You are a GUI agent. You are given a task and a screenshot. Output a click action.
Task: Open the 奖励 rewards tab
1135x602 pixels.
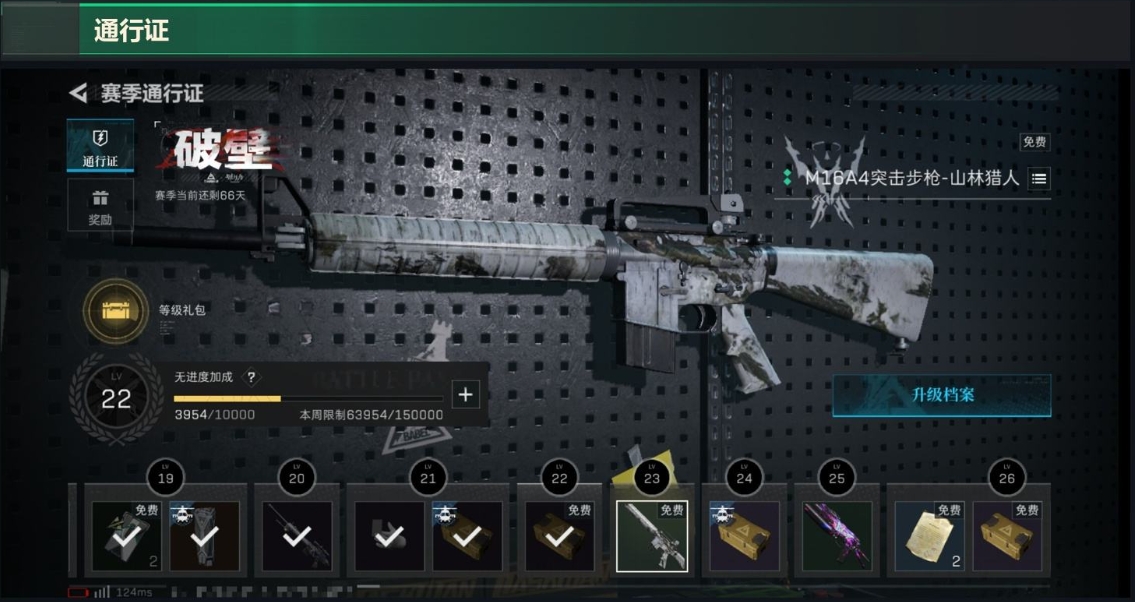coord(100,205)
